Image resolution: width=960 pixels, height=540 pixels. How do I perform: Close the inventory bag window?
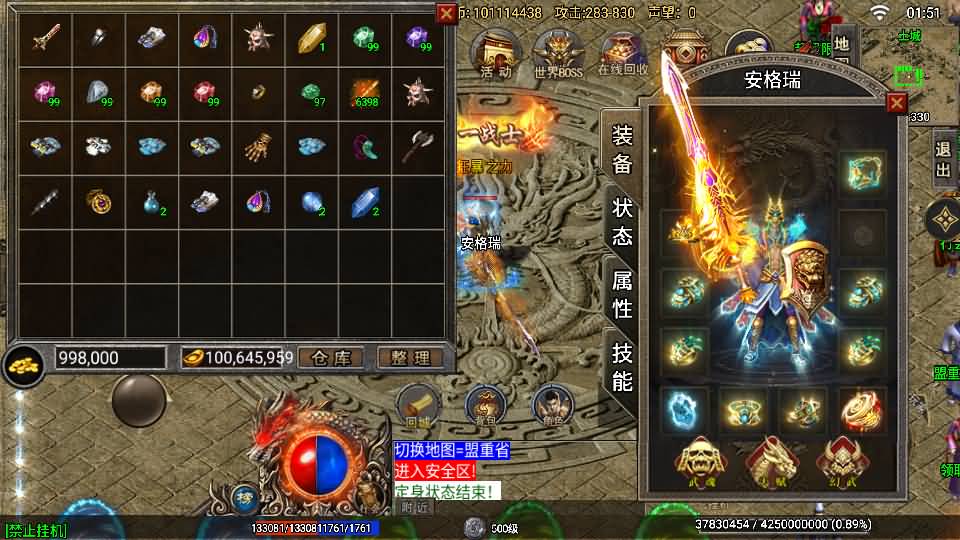tap(446, 13)
